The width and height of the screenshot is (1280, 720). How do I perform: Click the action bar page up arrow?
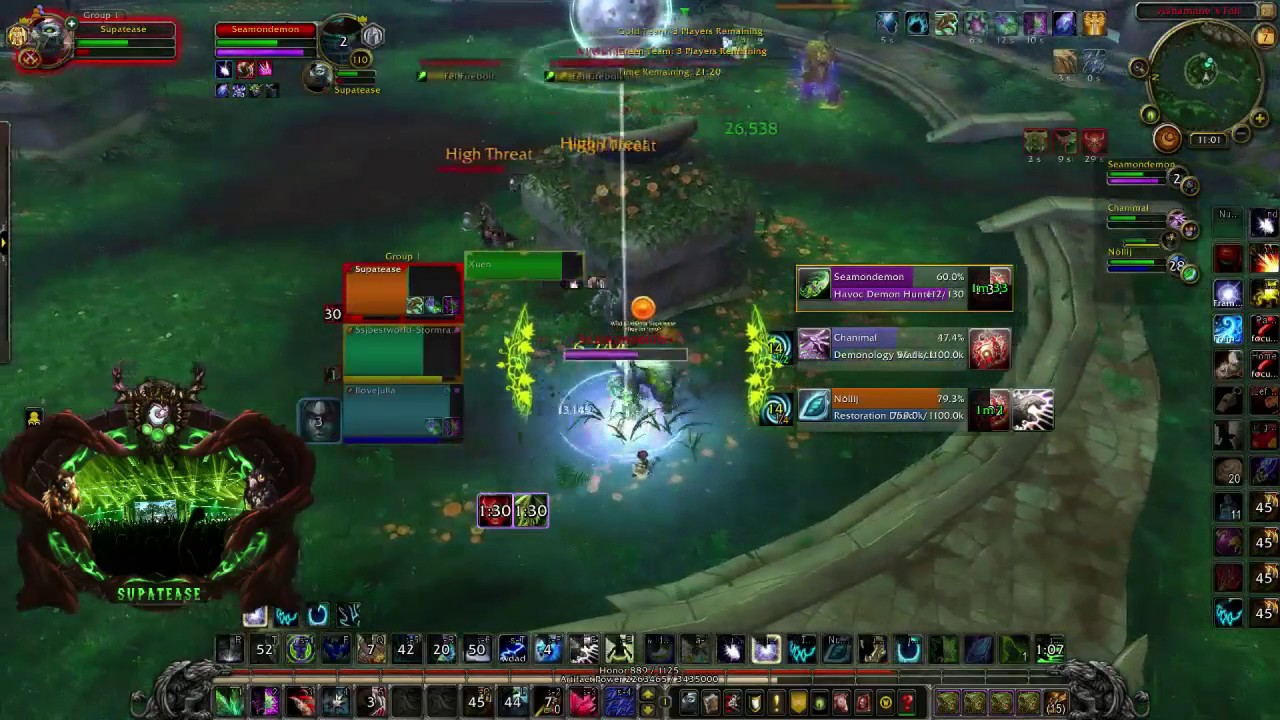(x=647, y=695)
